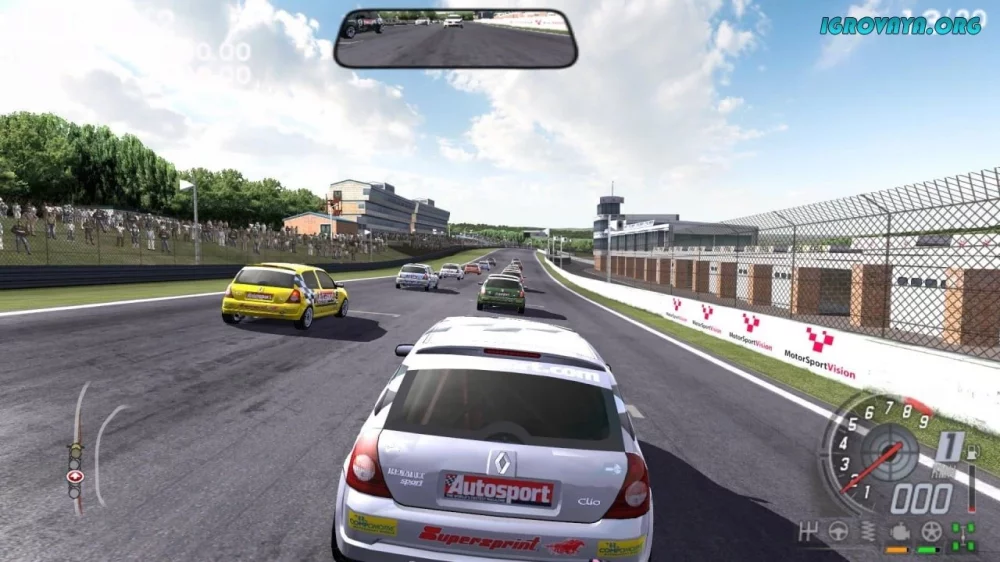The width and height of the screenshot is (1000, 562).
Task: Select the wheel rim damage icon
Action: pyautogui.click(x=930, y=531)
